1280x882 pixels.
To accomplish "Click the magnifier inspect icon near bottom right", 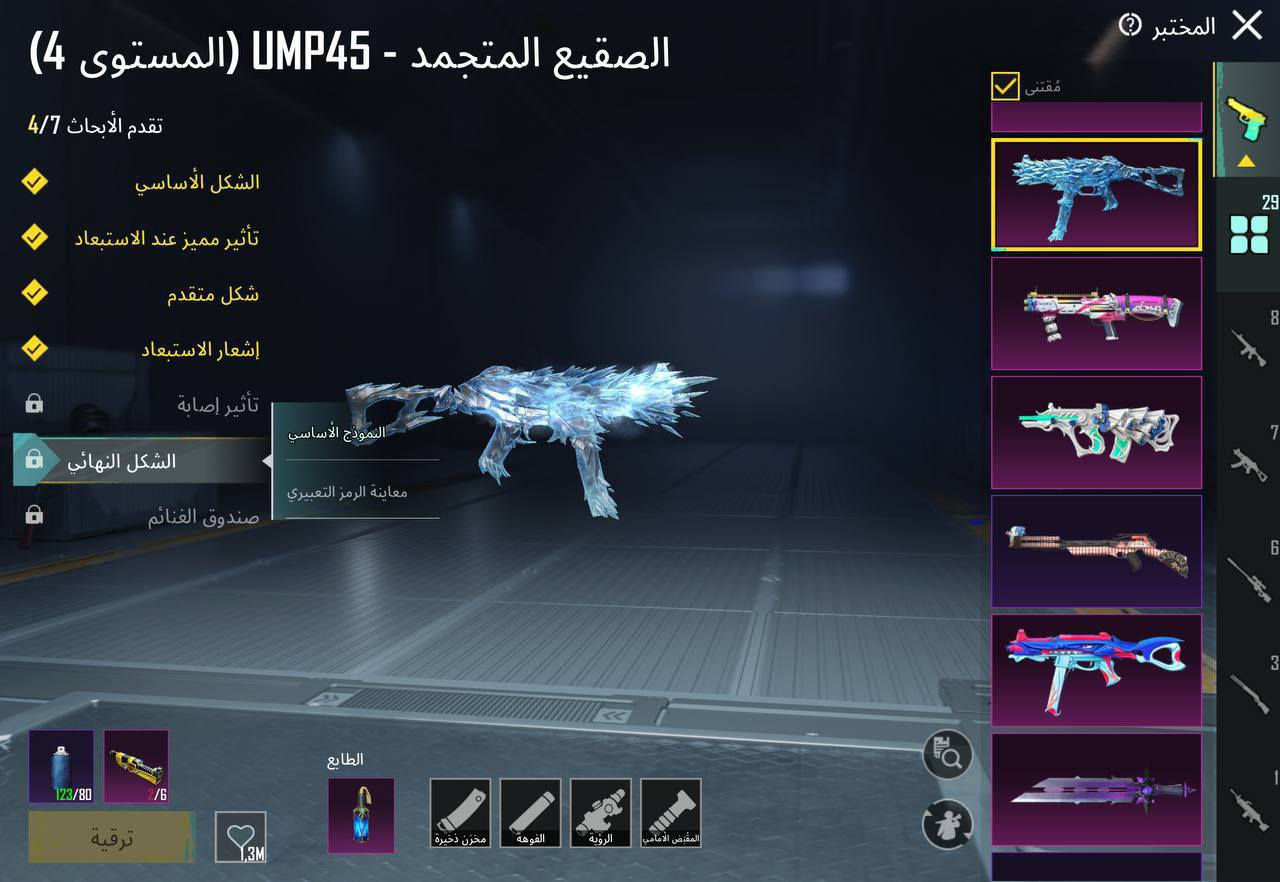I will click(946, 753).
